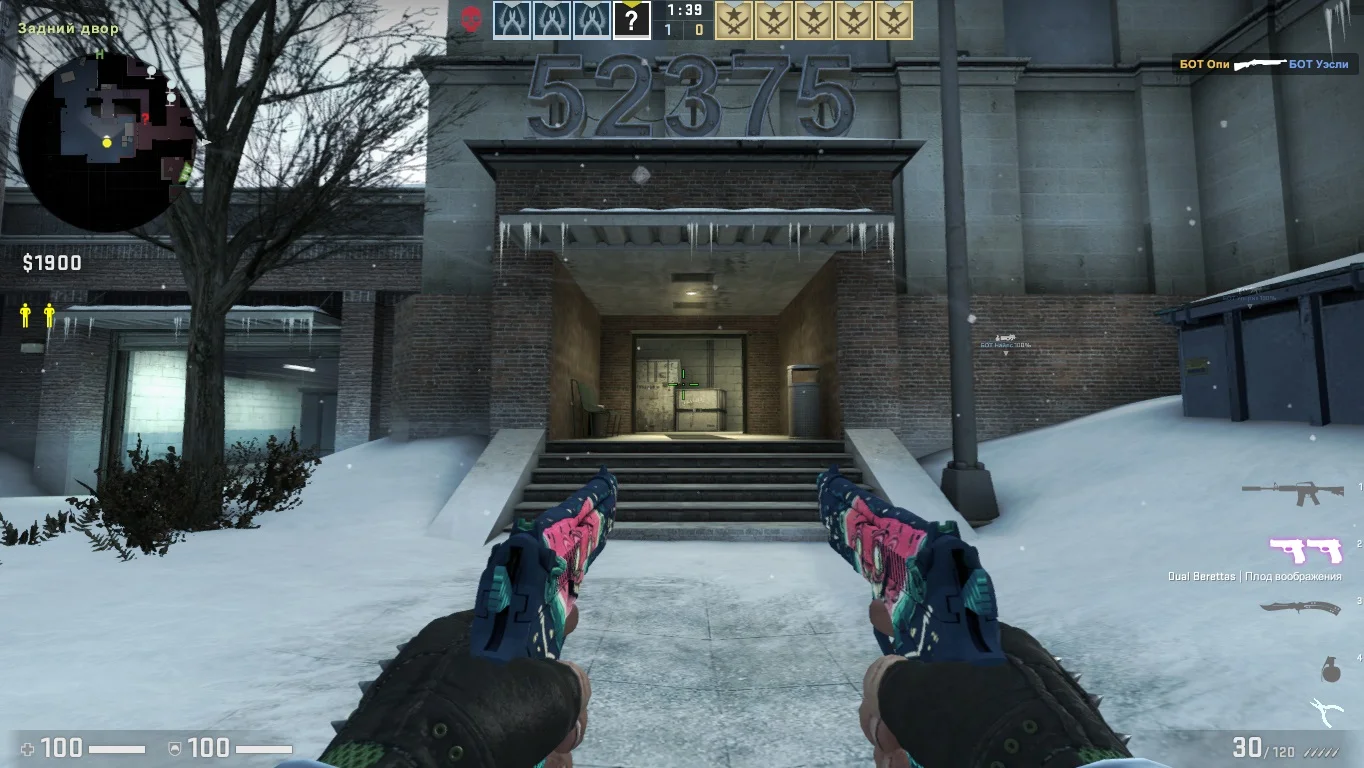Screen dimensions: 1364x768
Task: Select the grenade inventory icon
Action: tap(1330, 670)
